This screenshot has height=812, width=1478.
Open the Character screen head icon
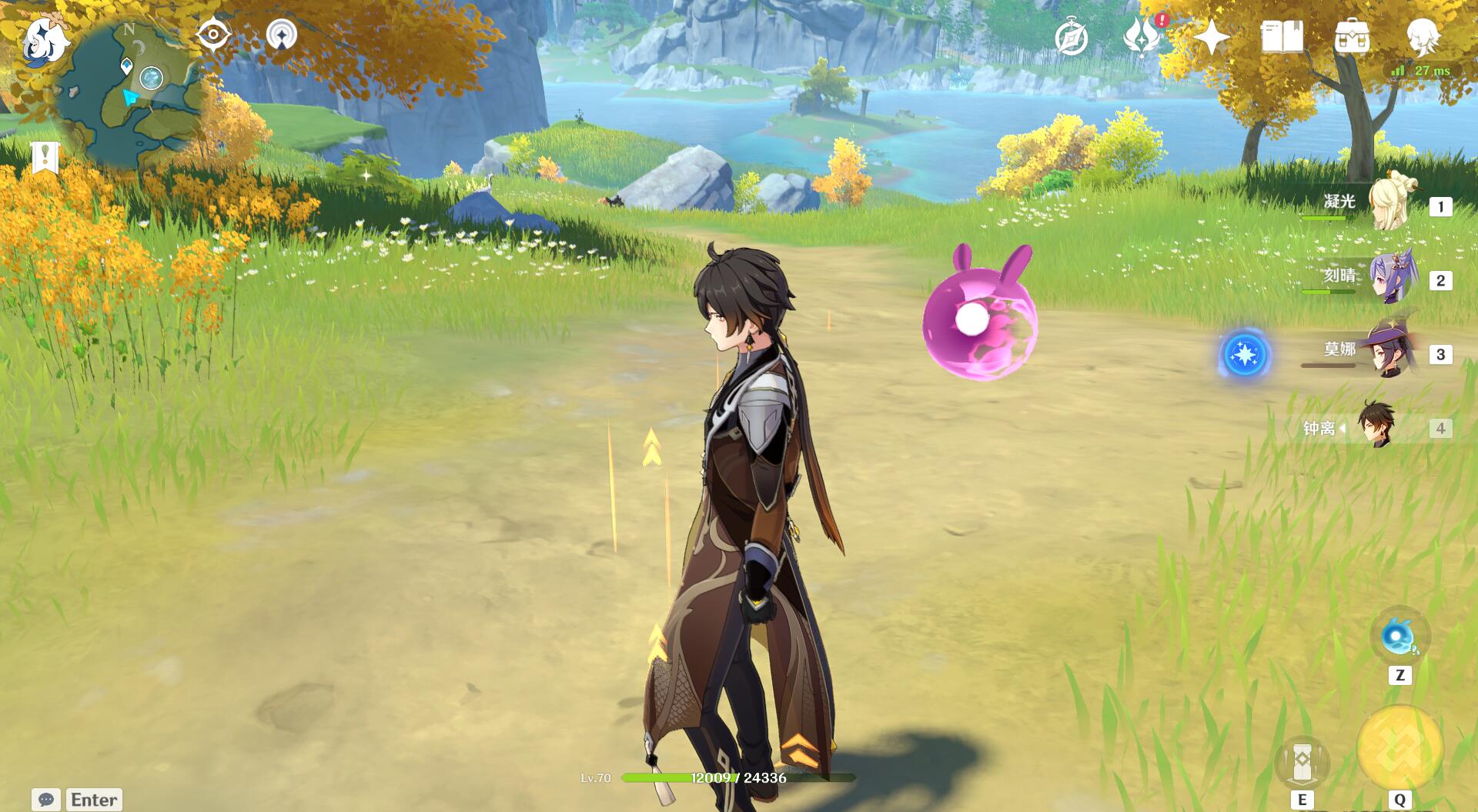point(1423,35)
